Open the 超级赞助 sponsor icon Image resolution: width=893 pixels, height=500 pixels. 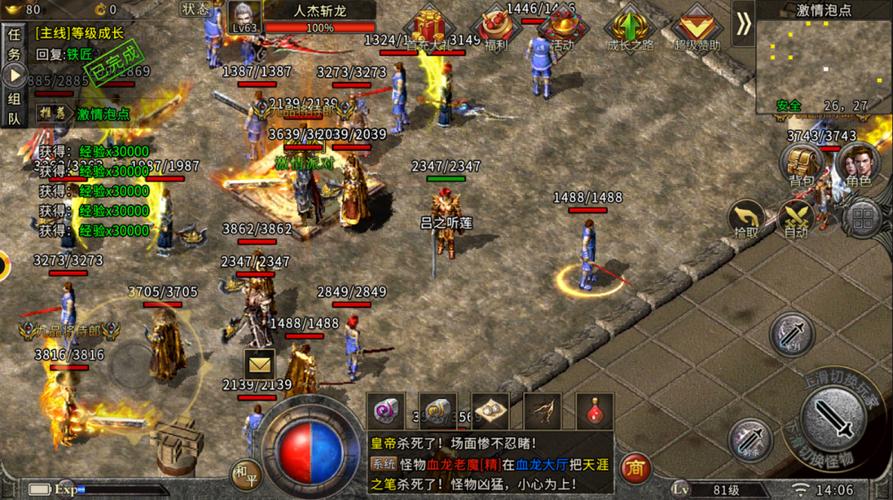(x=696, y=28)
